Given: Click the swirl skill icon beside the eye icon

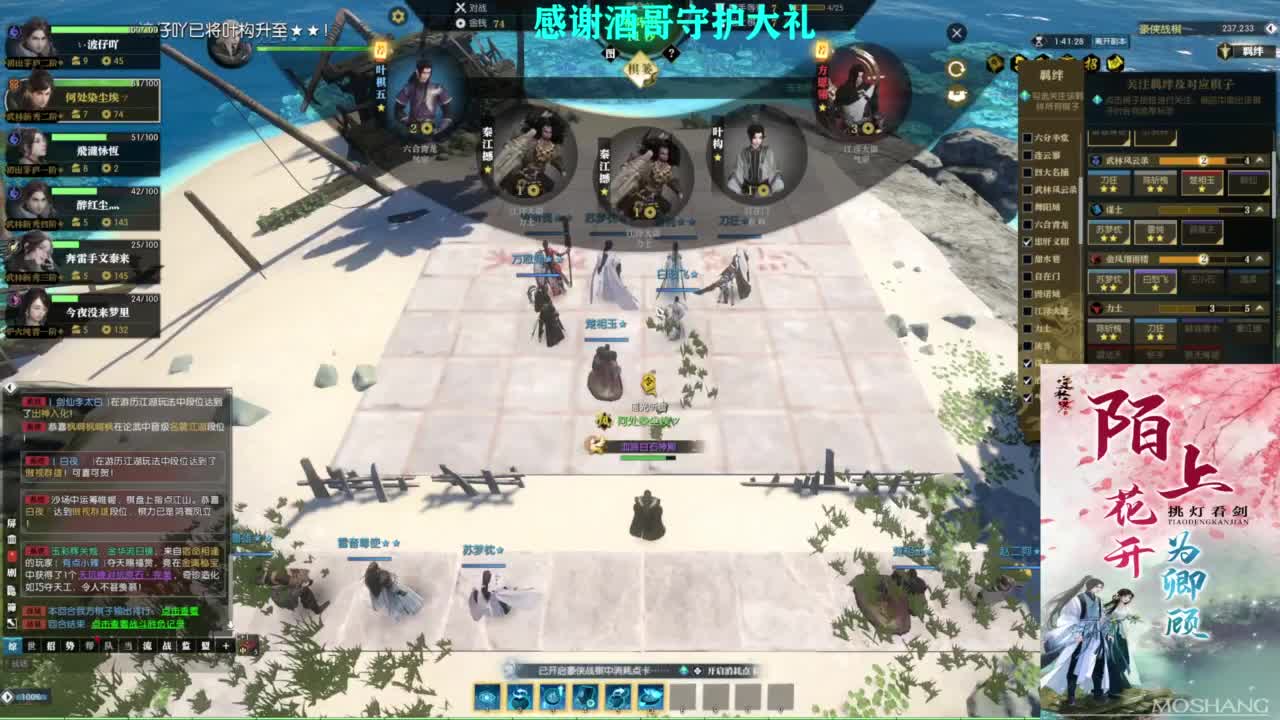Looking at the screenshot, I should coord(520,696).
